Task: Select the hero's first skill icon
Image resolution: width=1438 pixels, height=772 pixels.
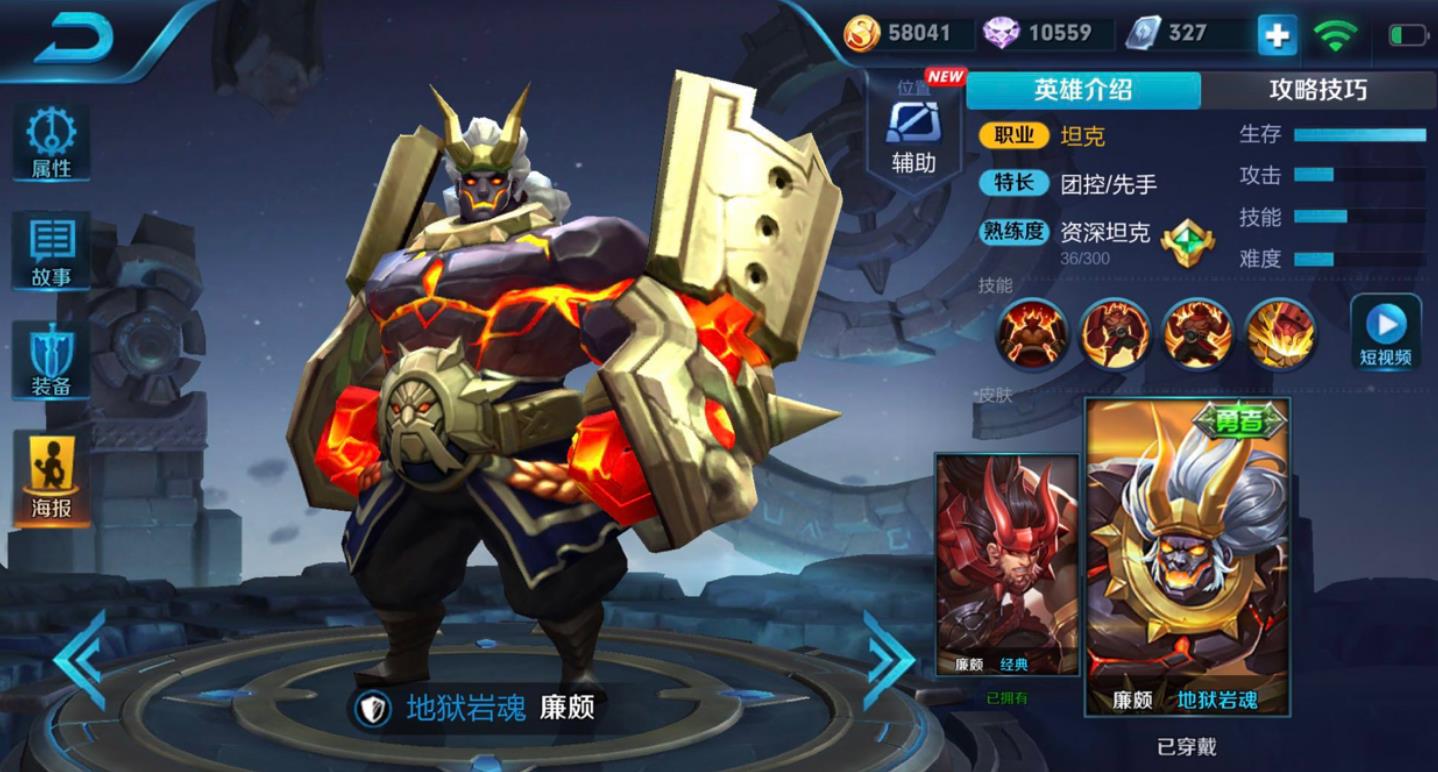Action: point(1032,335)
